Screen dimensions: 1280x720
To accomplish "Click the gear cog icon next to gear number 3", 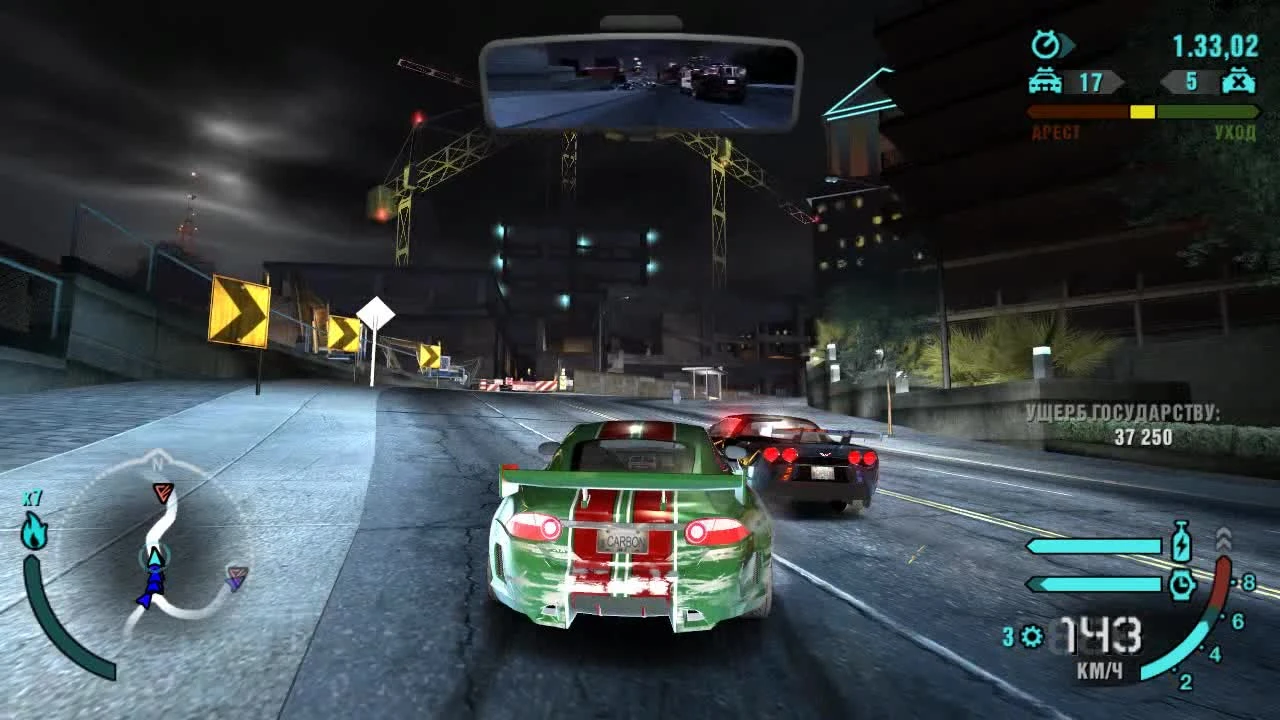I will pyautogui.click(x=1030, y=635).
